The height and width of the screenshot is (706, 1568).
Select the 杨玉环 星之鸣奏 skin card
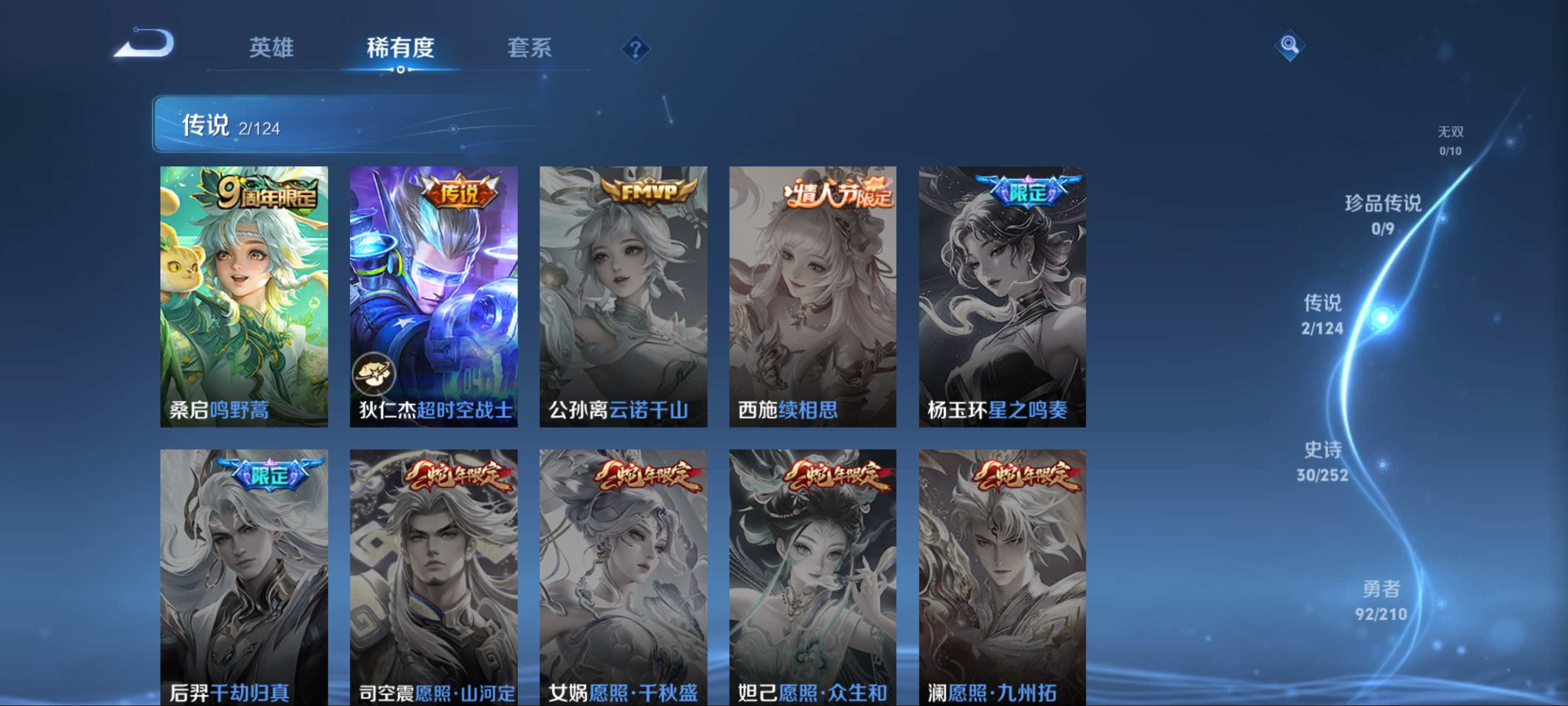pos(1002,296)
